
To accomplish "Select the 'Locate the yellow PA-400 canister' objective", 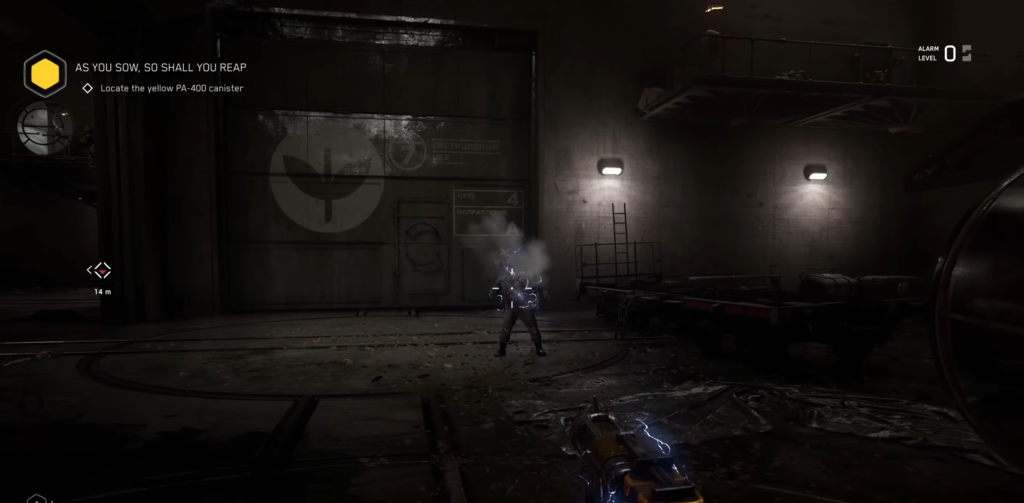I will click(x=171, y=88).
